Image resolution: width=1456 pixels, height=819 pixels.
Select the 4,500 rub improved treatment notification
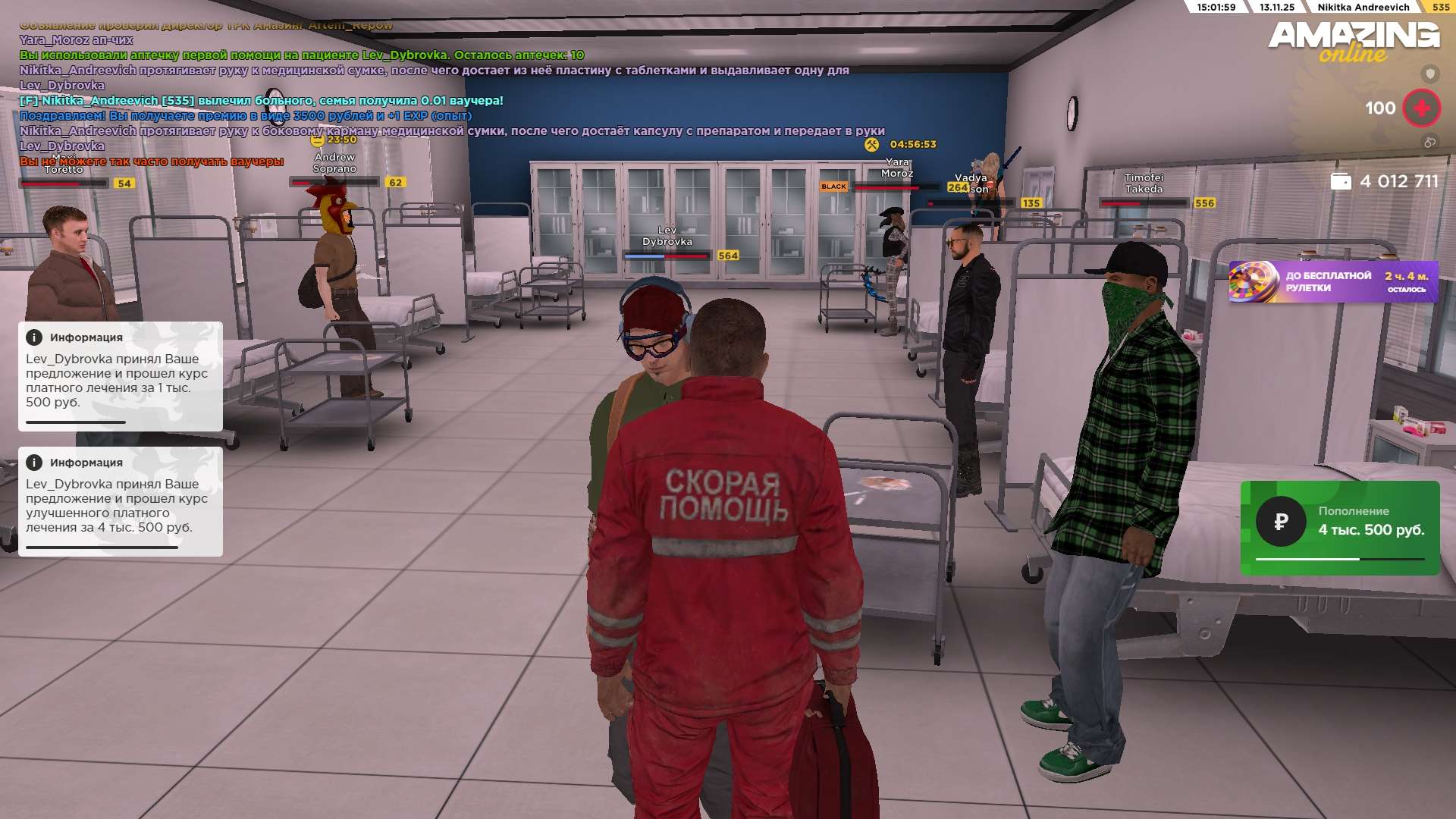click(120, 501)
